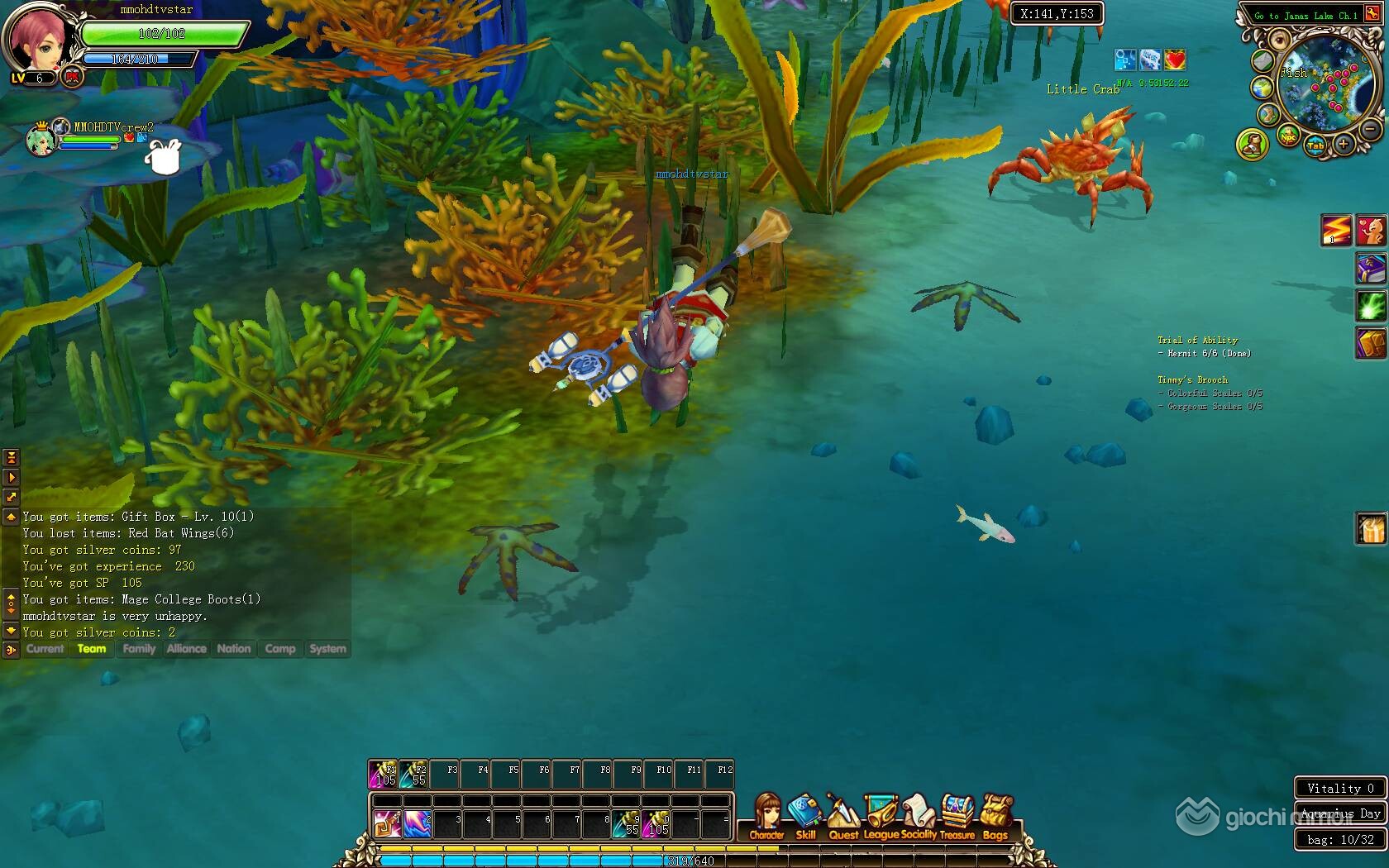The width and height of the screenshot is (1389, 868).
Task: Click the Npc button beside the minimap
Action: pos(1288,137)
